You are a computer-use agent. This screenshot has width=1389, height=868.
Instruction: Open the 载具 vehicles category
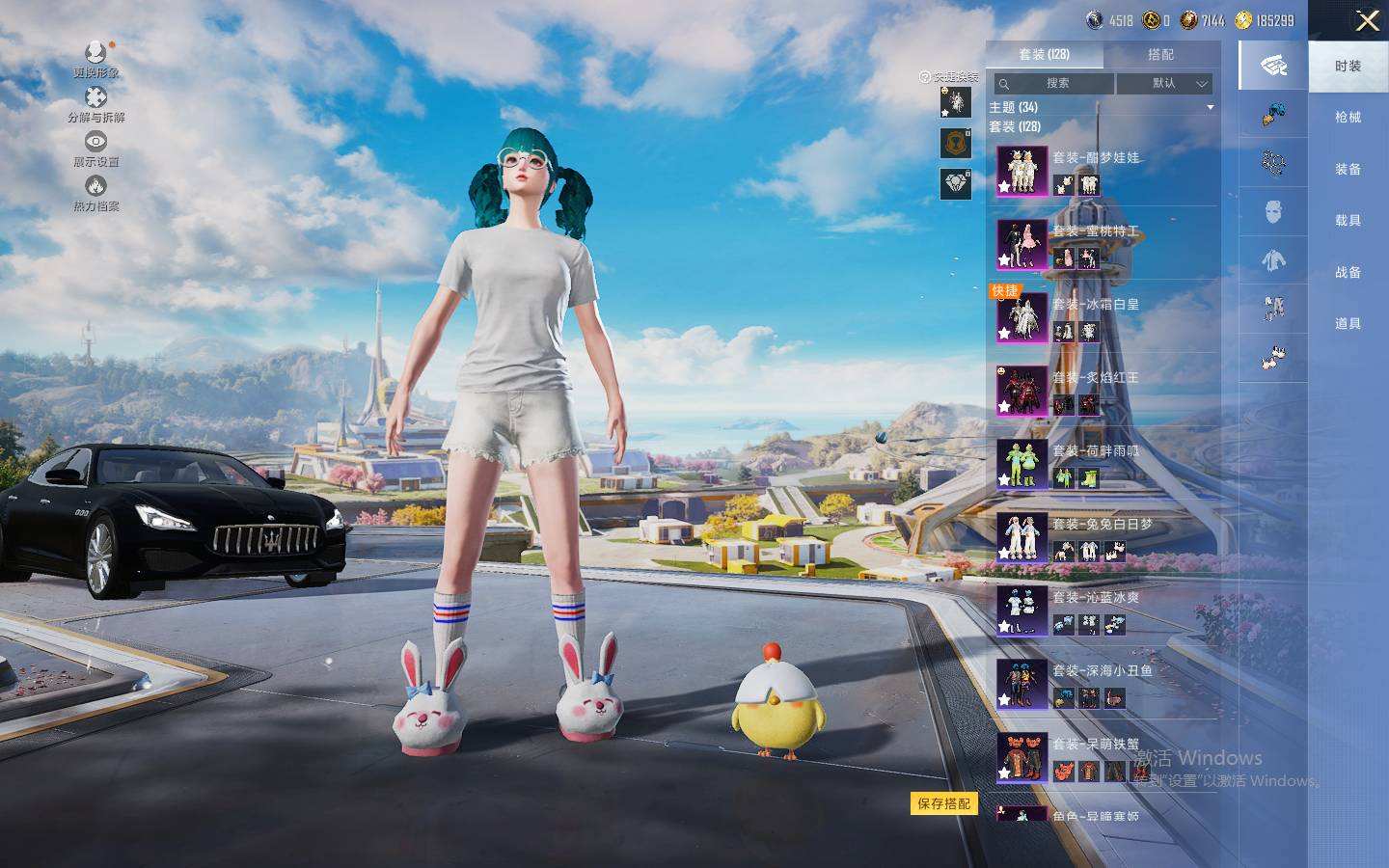pos(1348,221)
